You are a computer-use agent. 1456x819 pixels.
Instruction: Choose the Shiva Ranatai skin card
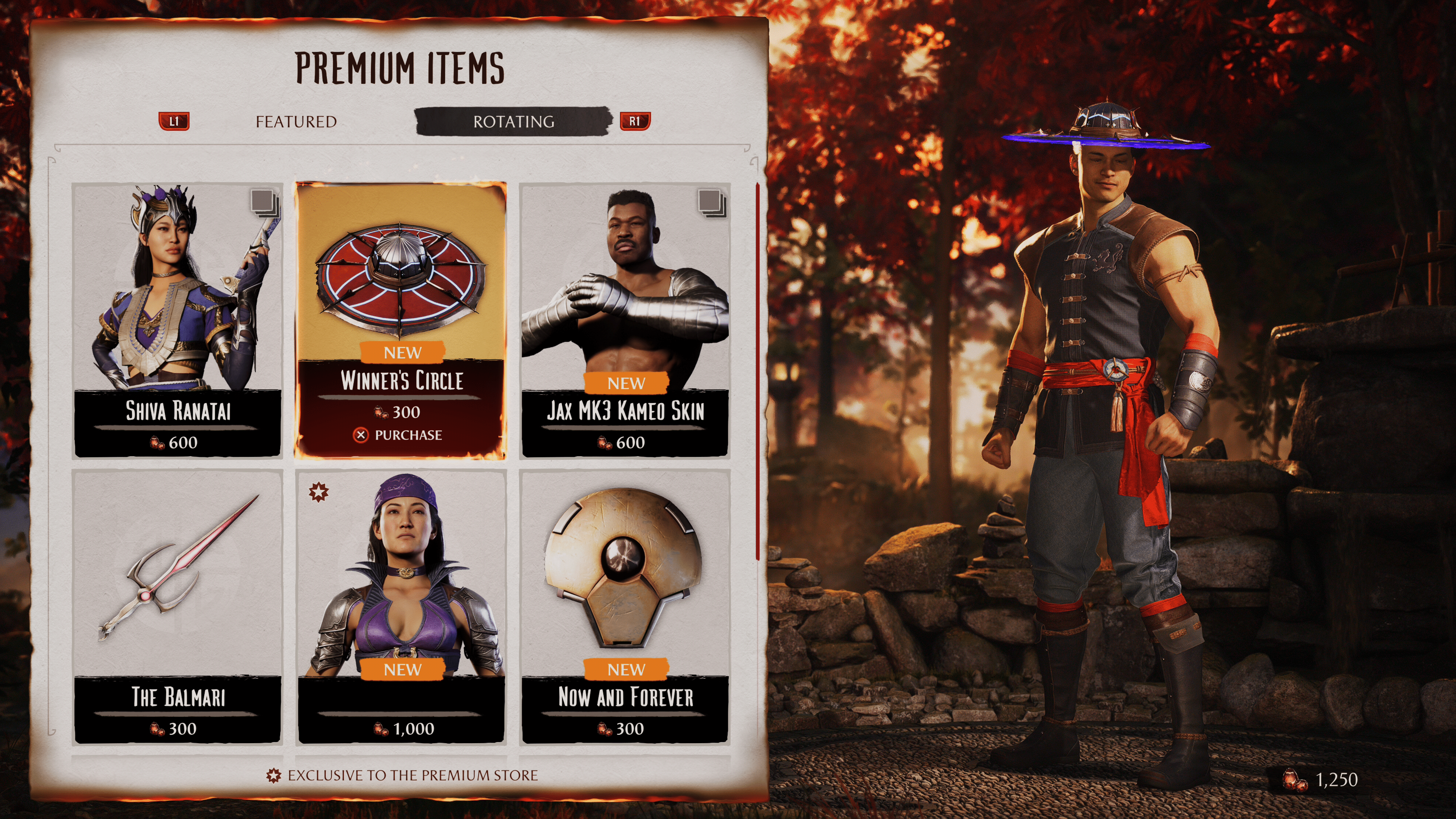pos(177,320)
